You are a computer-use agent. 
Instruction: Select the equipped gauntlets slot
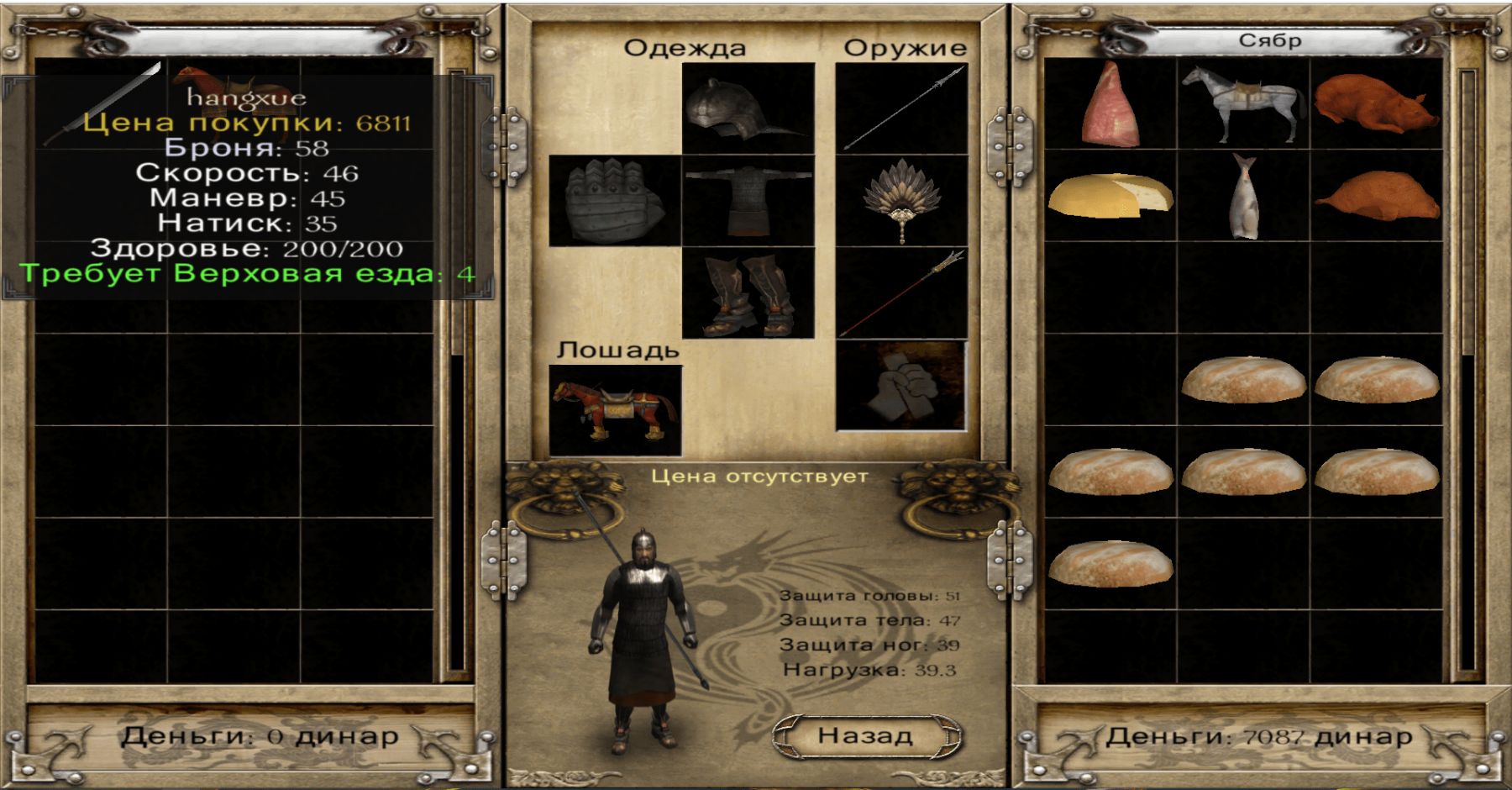[x=615, y=201]
